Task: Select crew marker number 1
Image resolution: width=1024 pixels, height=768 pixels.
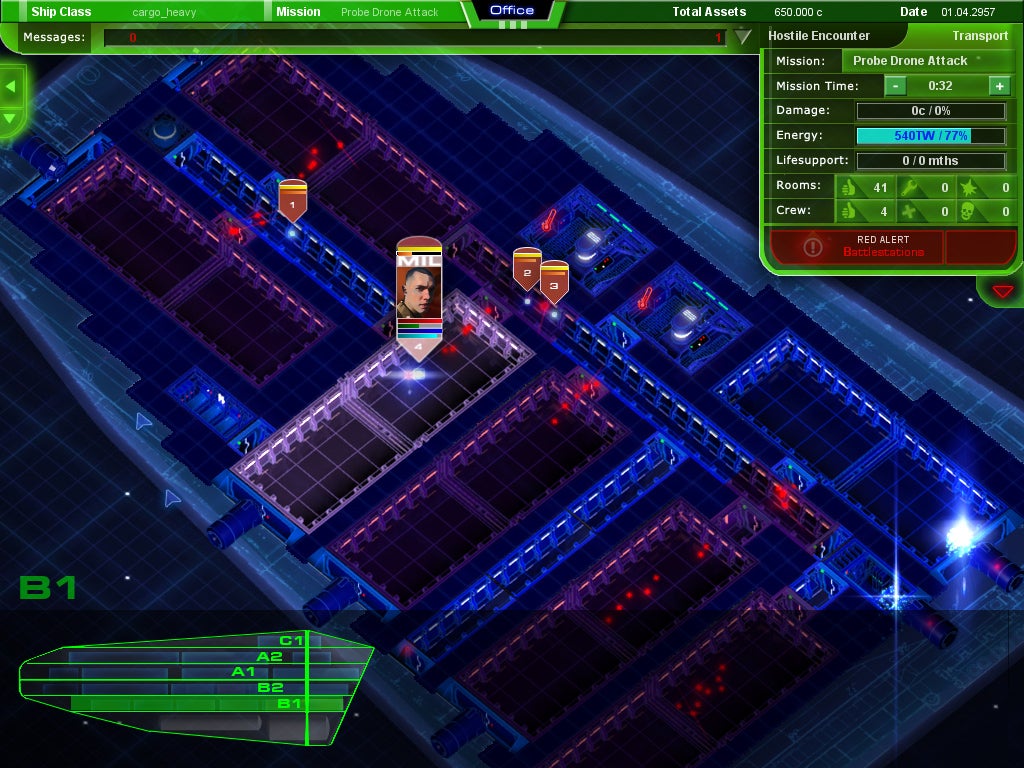Action: click(x=292, y=204)
